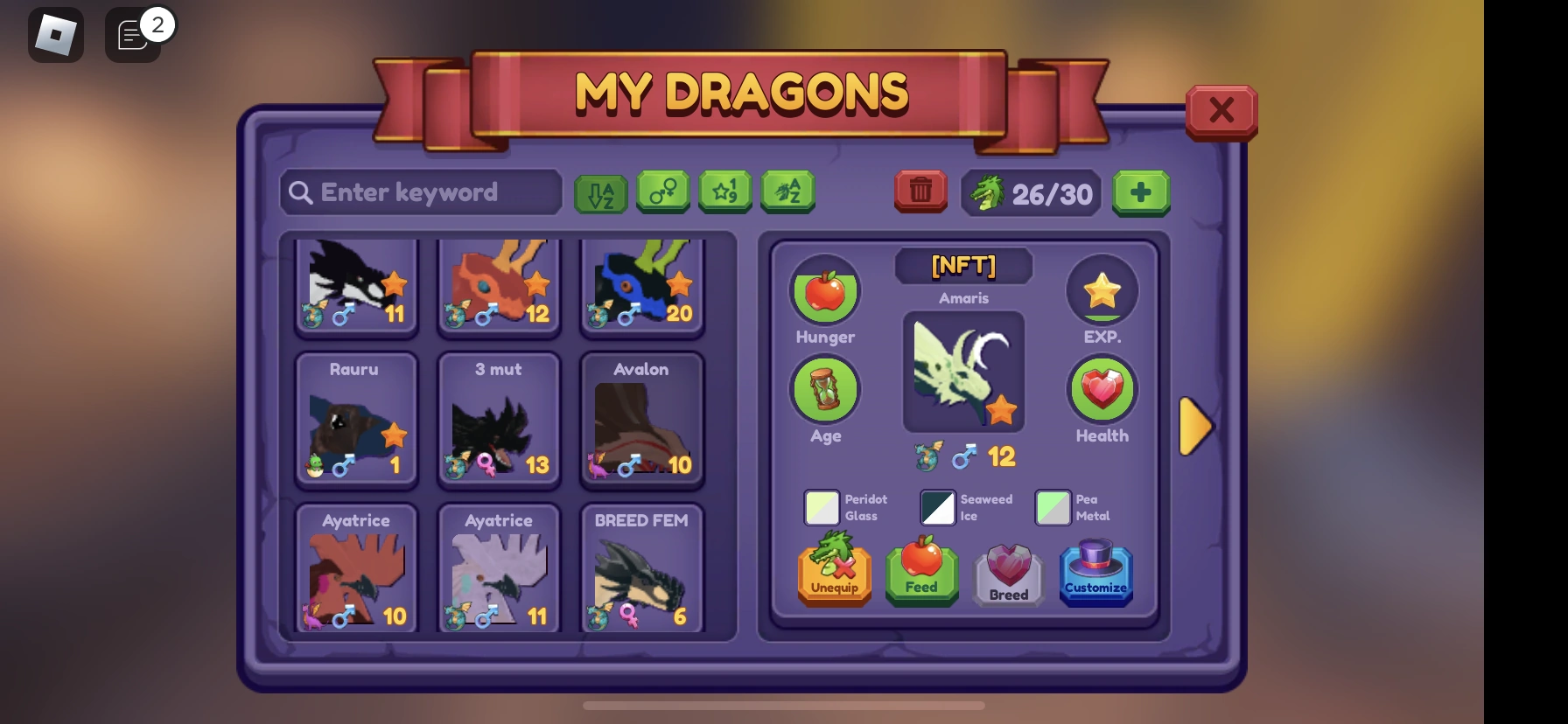Open the trash/delete dragons icon

tap(920, 191)
